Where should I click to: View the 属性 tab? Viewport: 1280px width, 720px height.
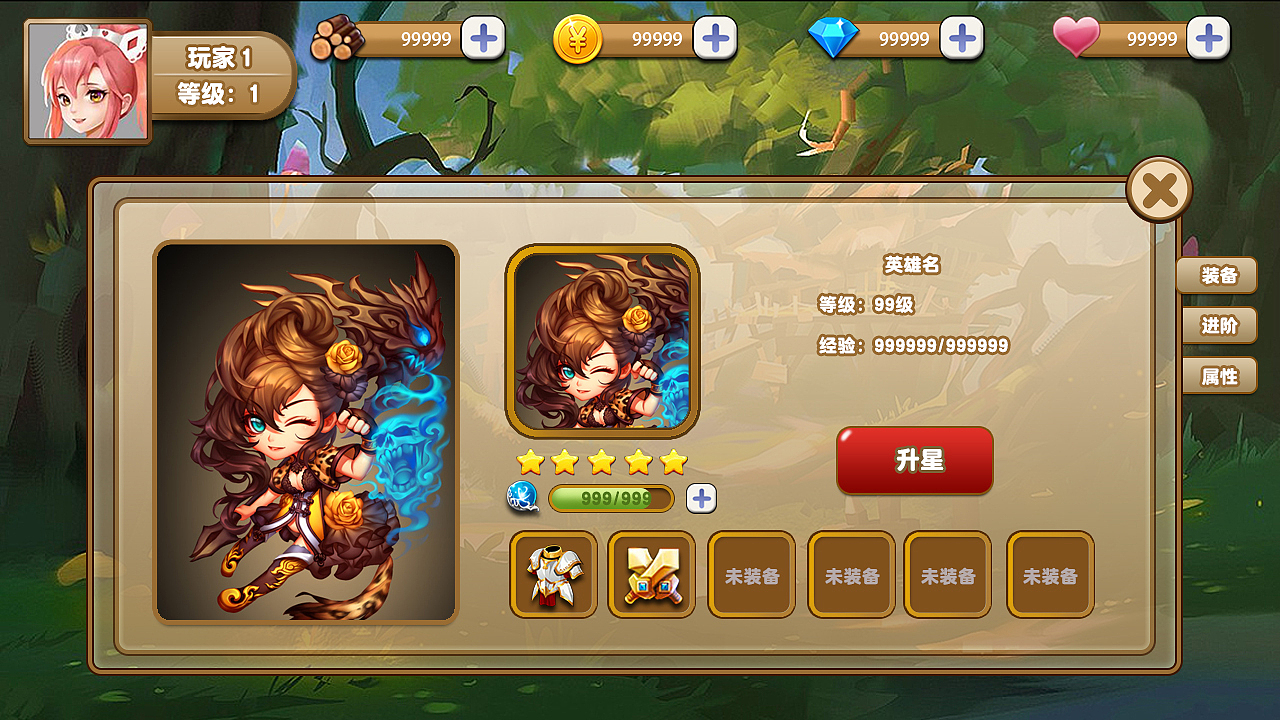[x=1219, y=375]
